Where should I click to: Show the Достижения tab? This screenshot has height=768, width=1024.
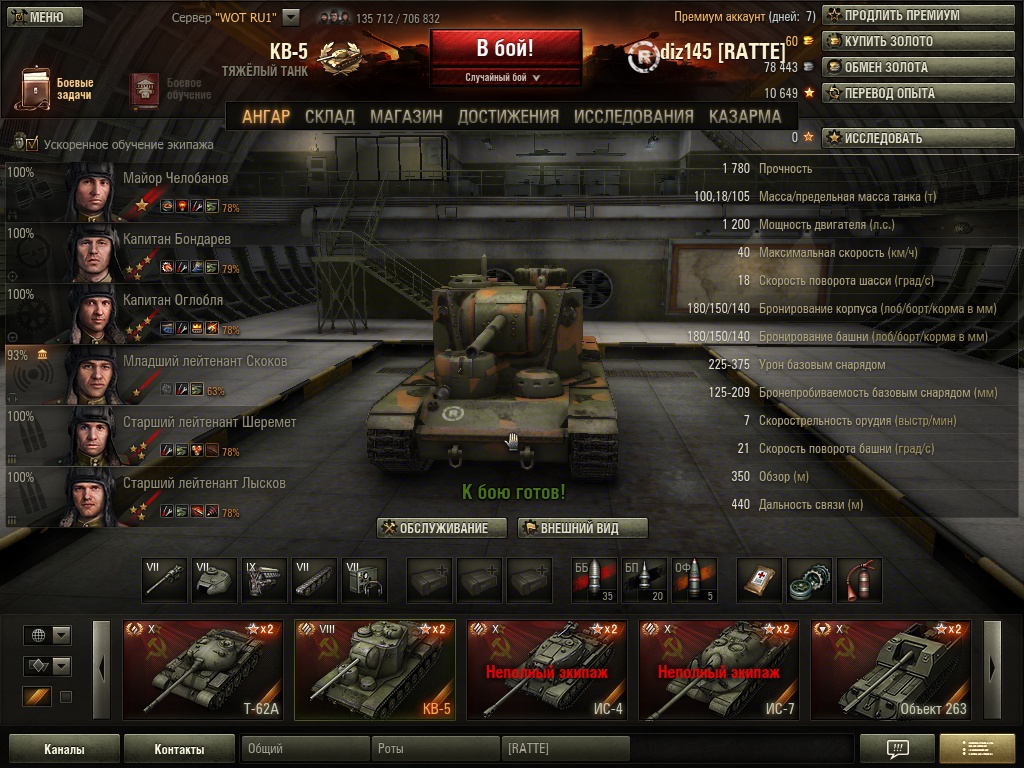[508, 116]
